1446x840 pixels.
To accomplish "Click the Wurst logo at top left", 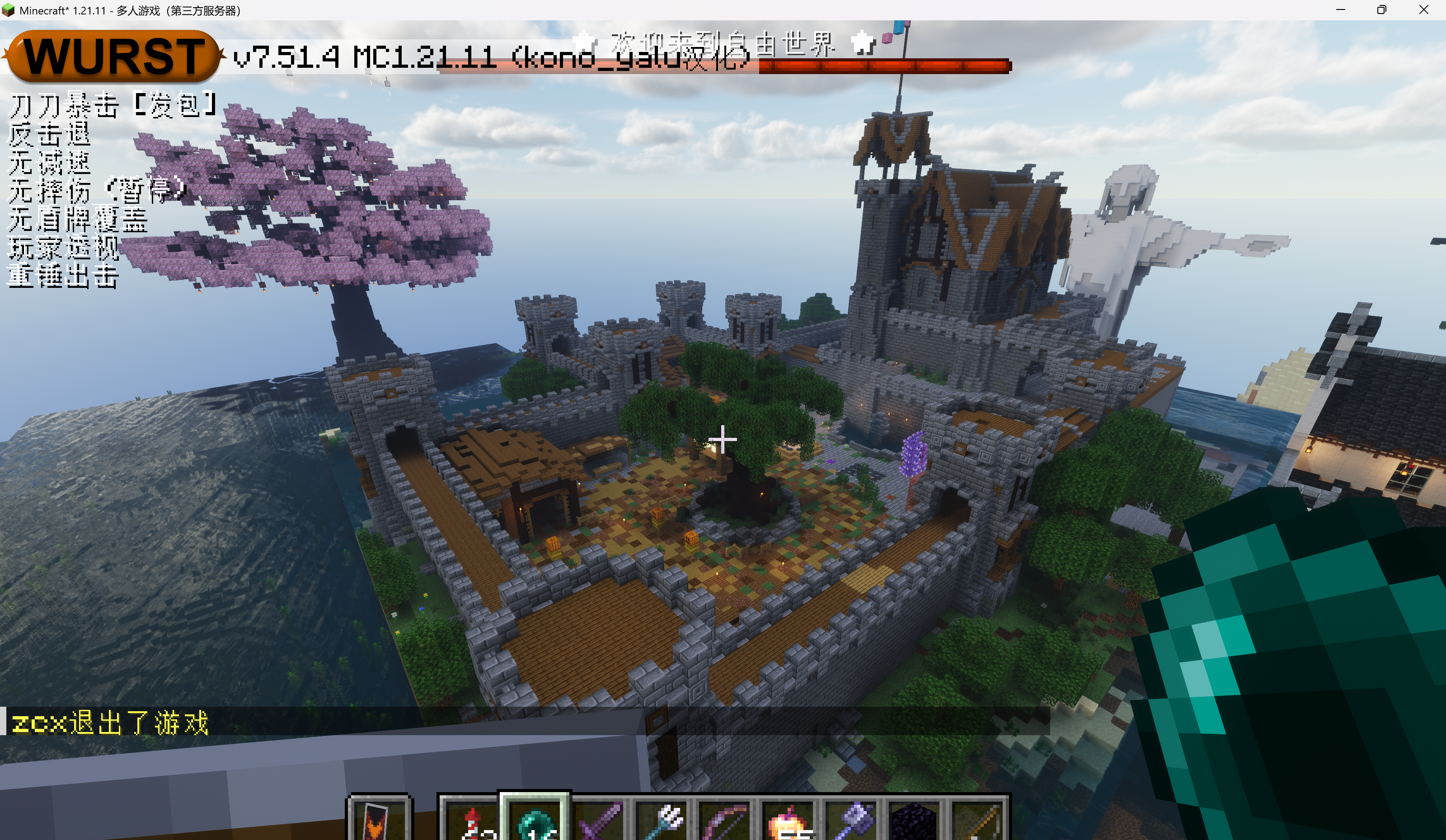I will (113, 56).
